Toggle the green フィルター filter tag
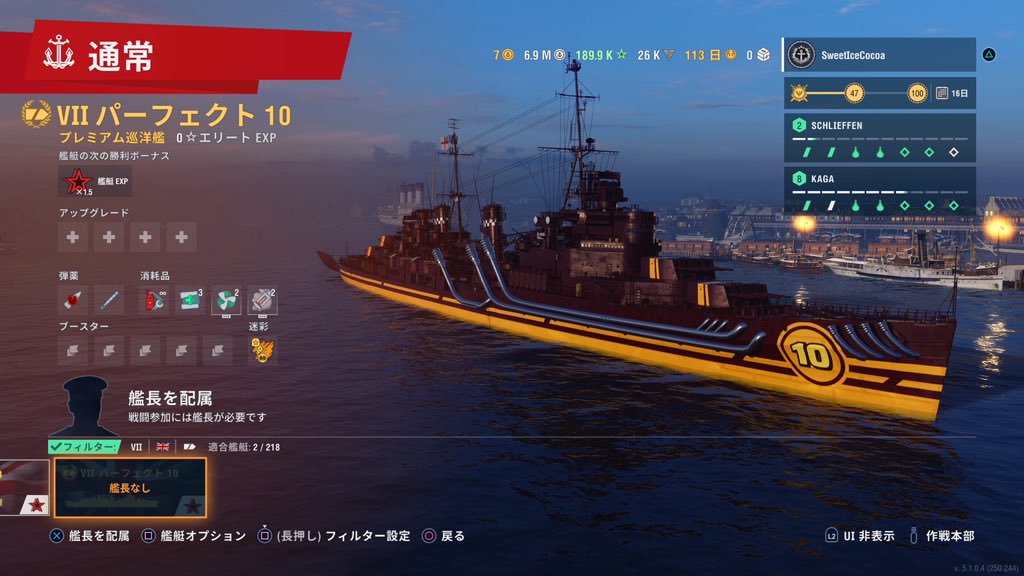The height and width of the screenshot is (576, 1024). click(84, 447)
